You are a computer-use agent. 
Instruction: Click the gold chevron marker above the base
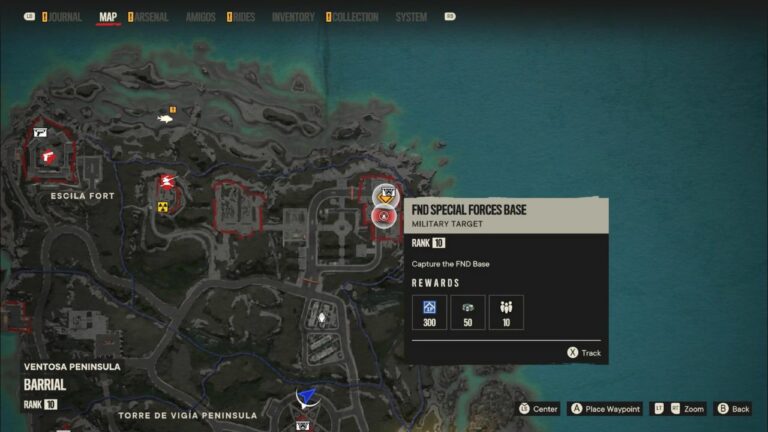pyautogui.click(x=384, y=195)
